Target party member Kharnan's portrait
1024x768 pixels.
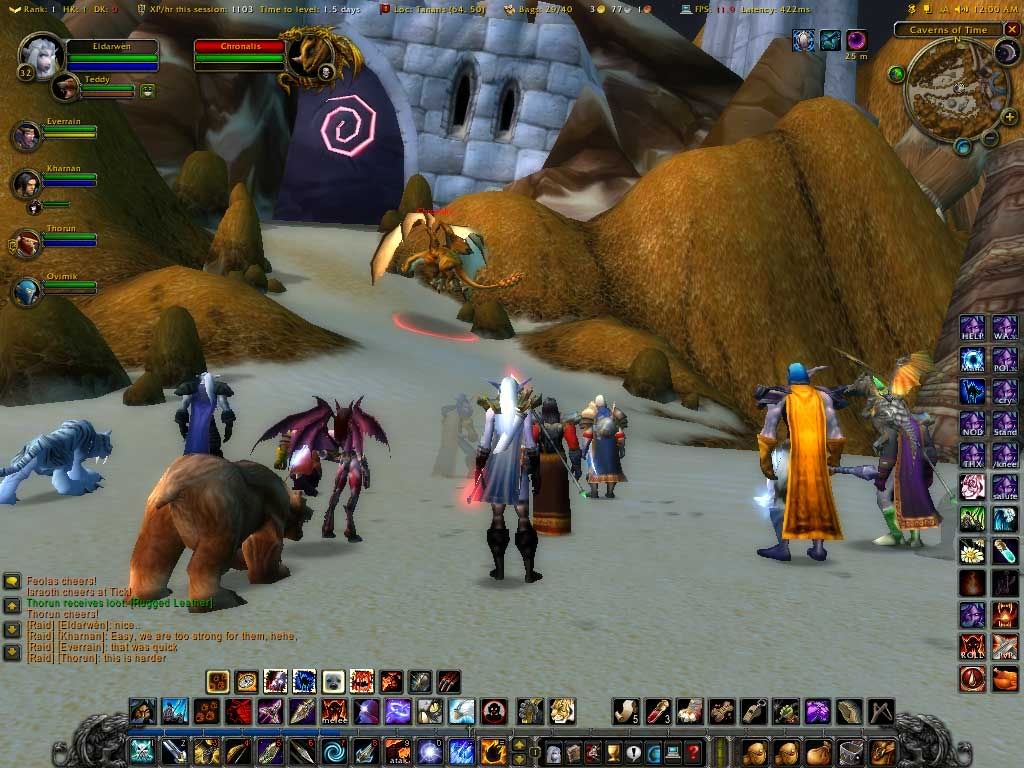coord(27,184)
